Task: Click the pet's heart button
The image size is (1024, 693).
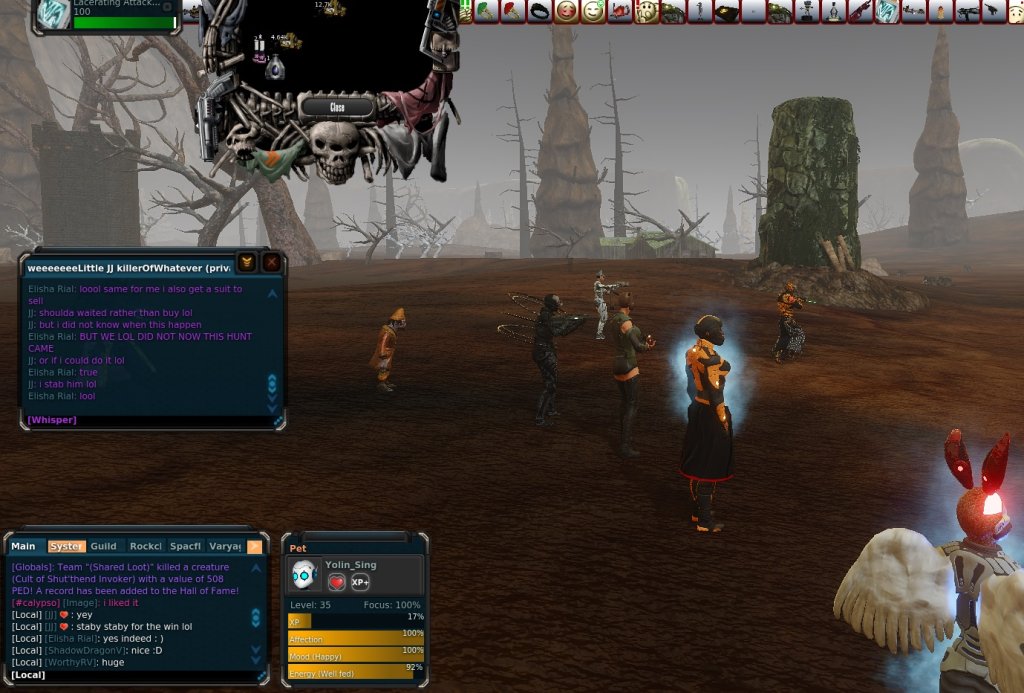Action: click(337, 582)
